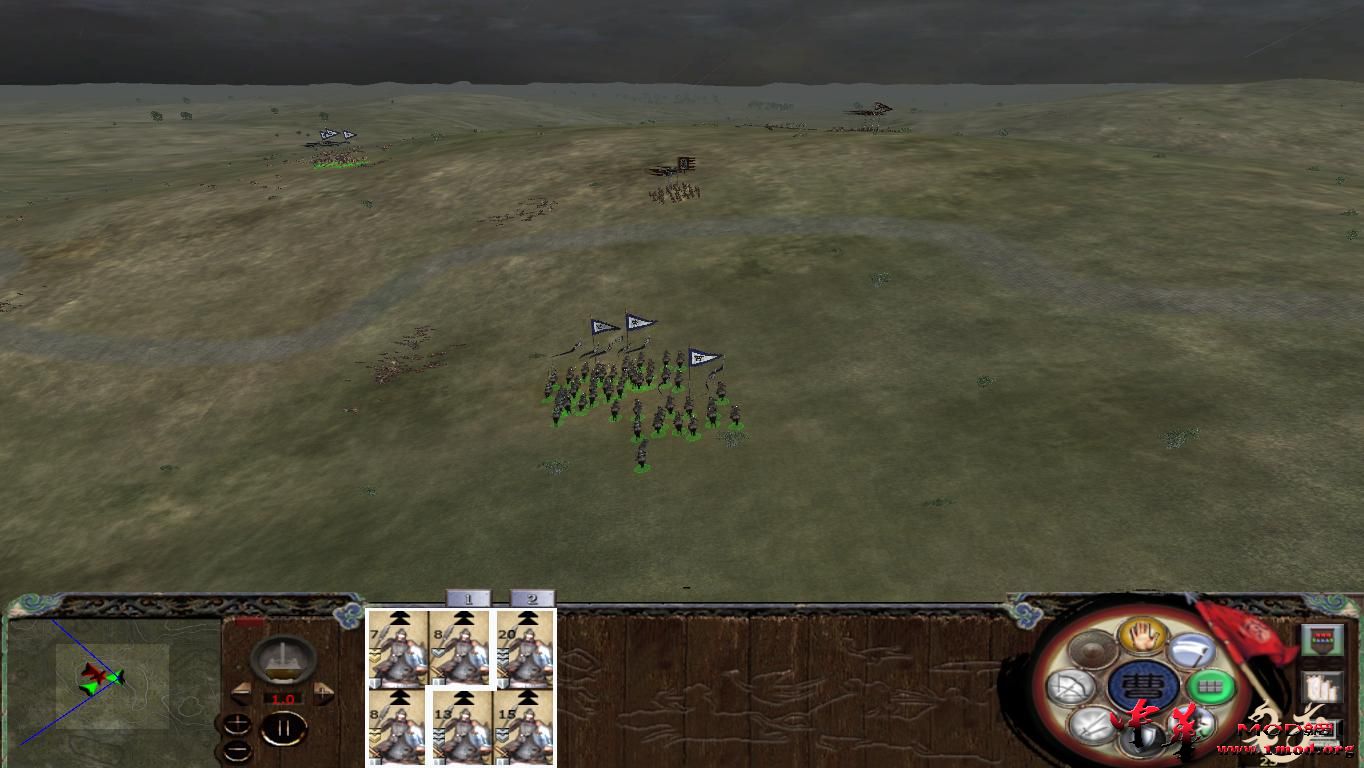The width and height of the screenshot is (1364, 768).
Task: Open the Cao faction emblem at the orb center
Action: coord(1143,684)
